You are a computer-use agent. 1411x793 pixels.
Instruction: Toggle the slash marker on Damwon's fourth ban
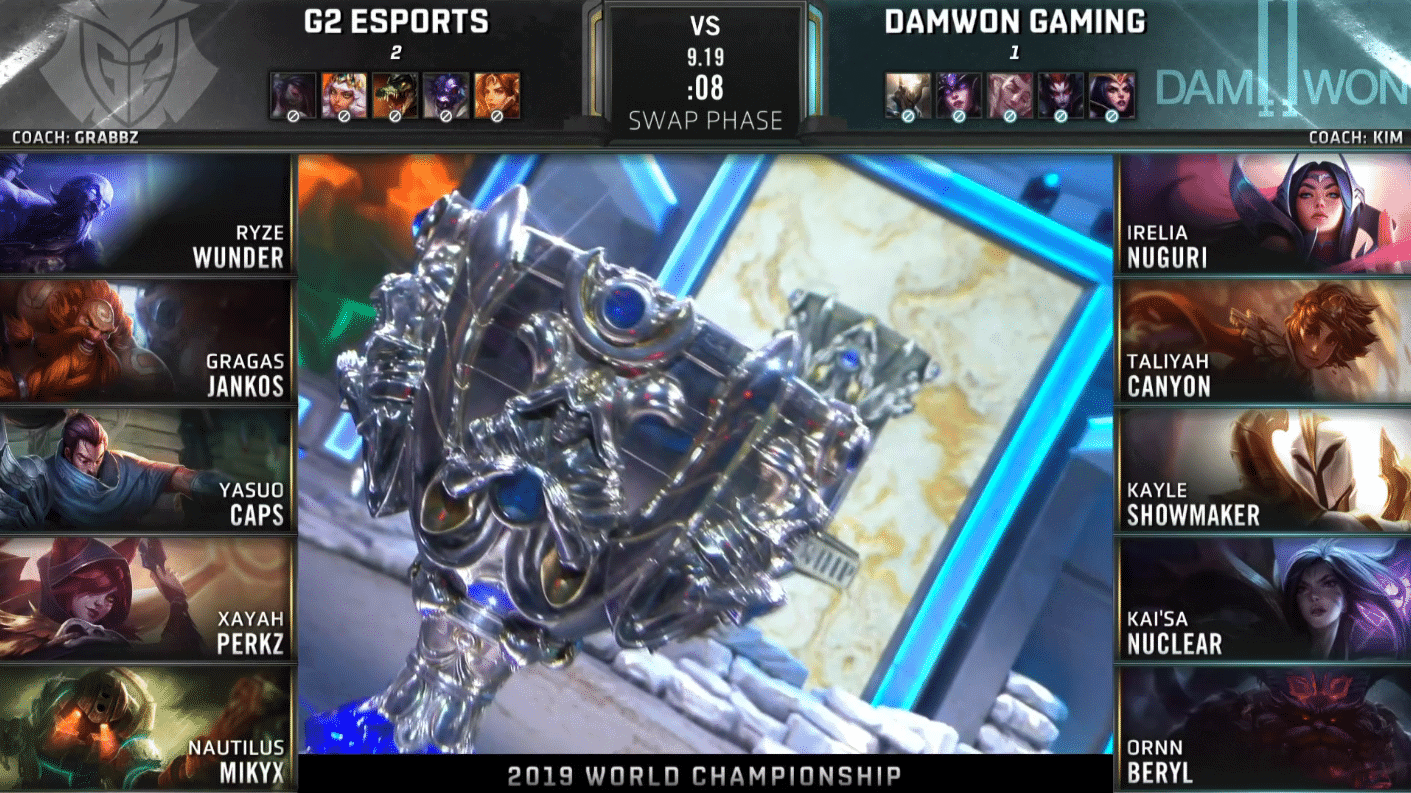coord(1060,116)
